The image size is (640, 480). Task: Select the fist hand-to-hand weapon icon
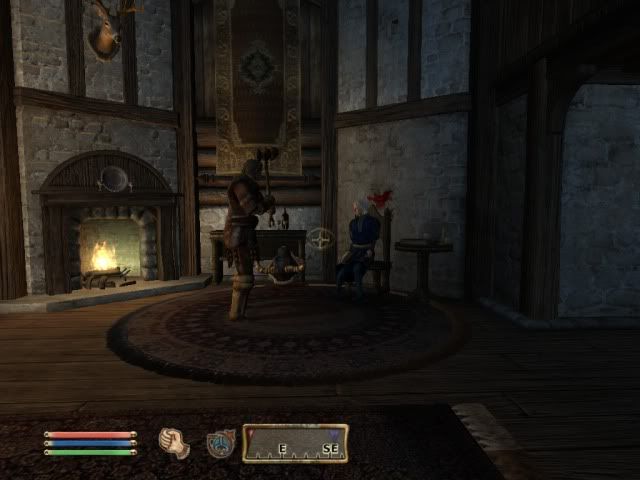click(x=174, y=443)
